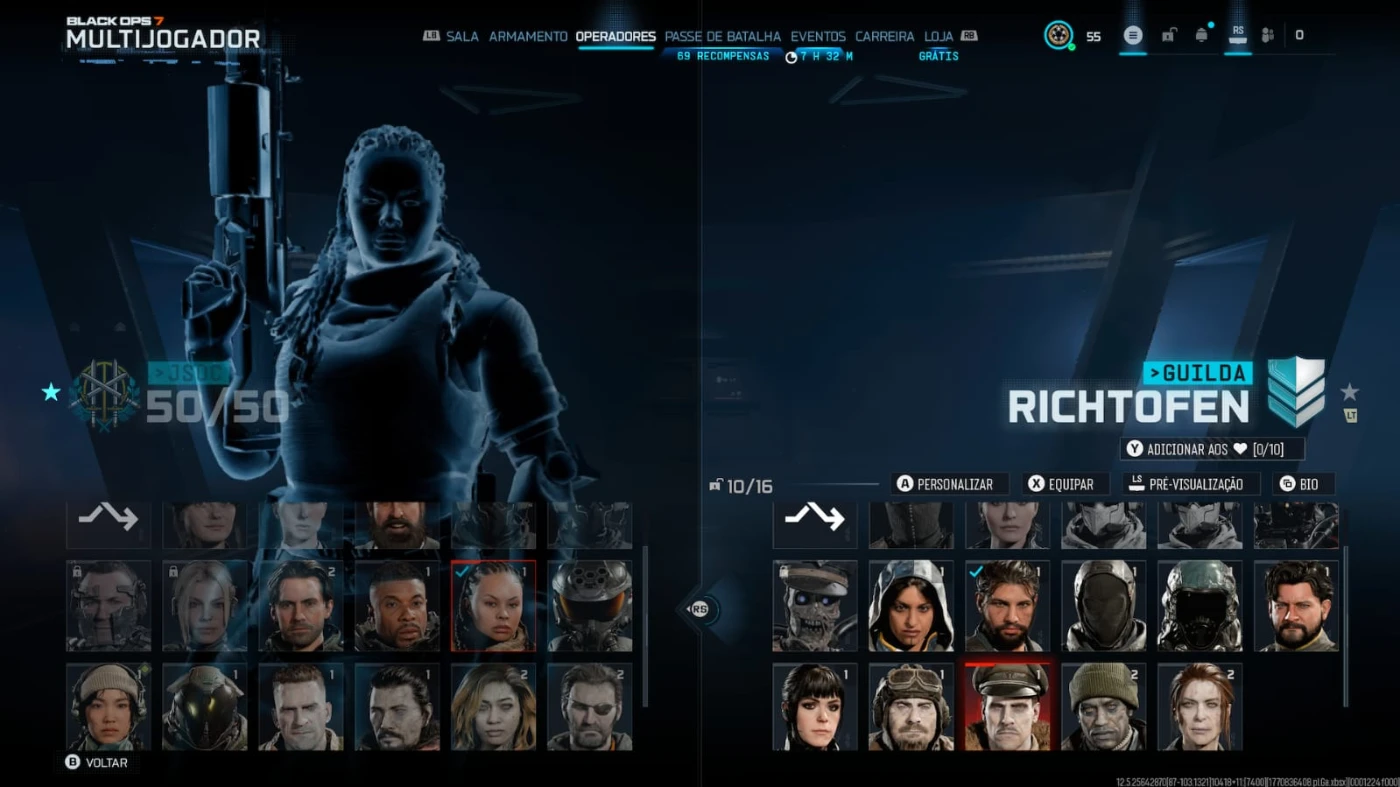Open the Eventos tab
The image size is (1400, 787).
click(818, 36)
